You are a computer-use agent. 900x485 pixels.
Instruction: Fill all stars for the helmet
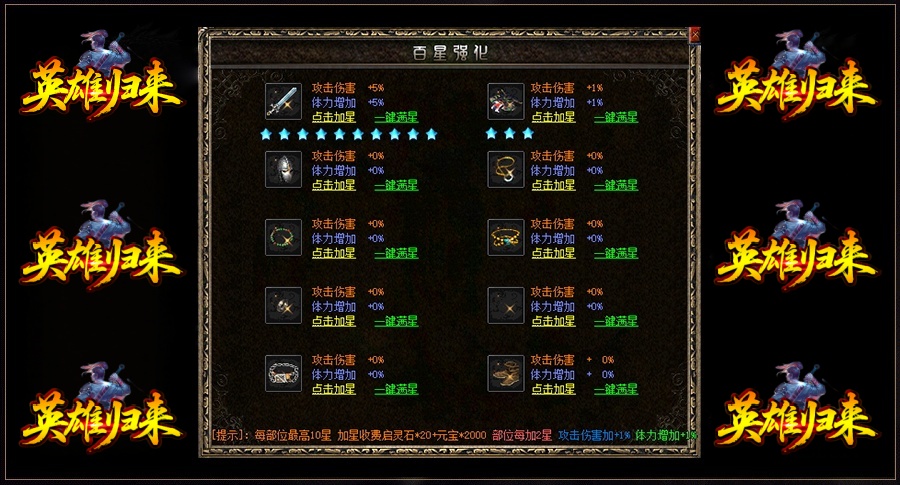396,185
